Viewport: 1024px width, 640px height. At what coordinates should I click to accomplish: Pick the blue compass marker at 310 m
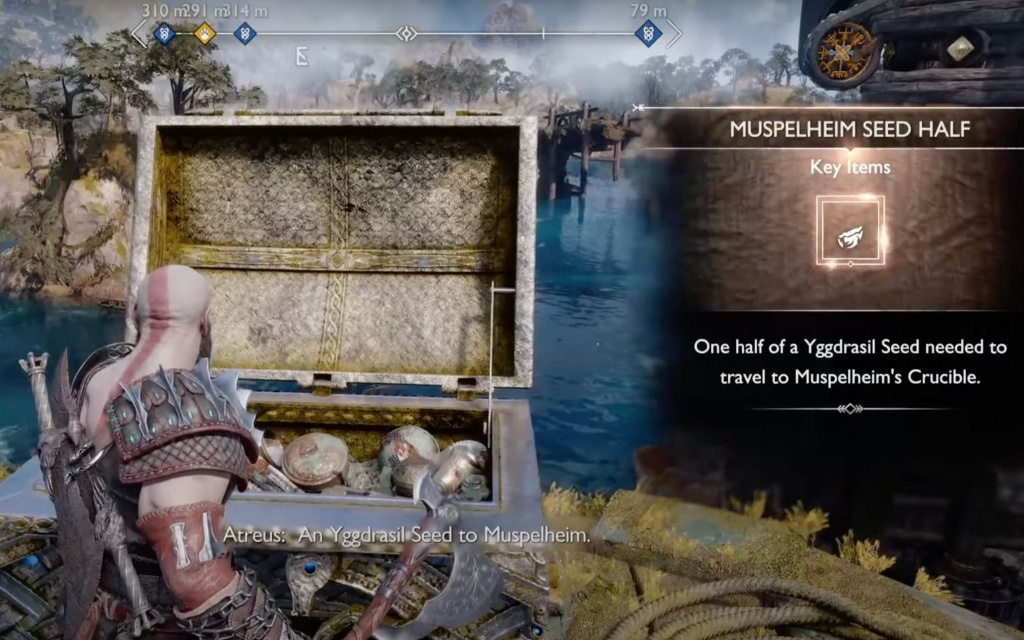[165, 34]
